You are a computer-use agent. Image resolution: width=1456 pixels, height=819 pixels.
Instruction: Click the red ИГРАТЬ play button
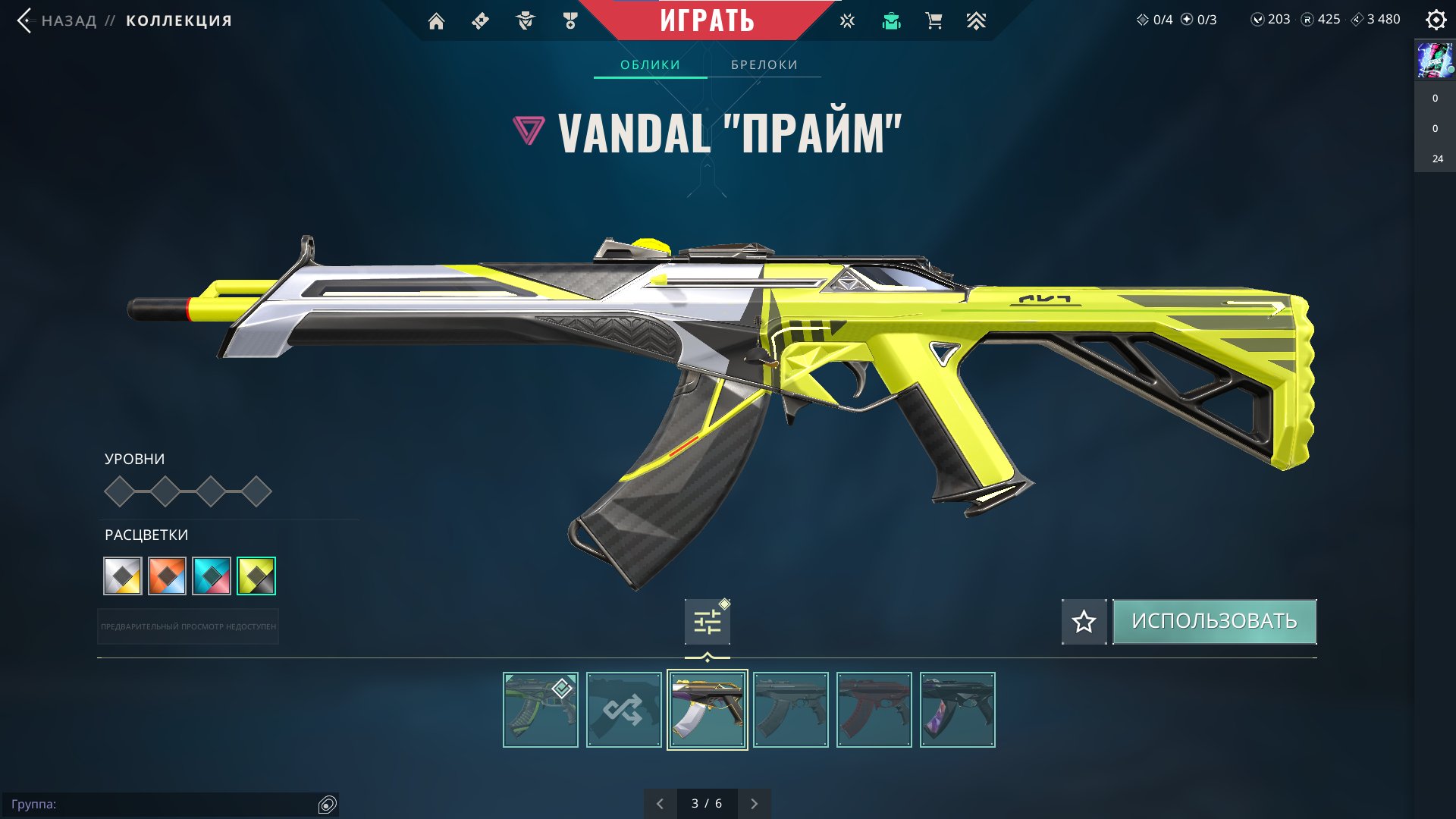[707, 20]
